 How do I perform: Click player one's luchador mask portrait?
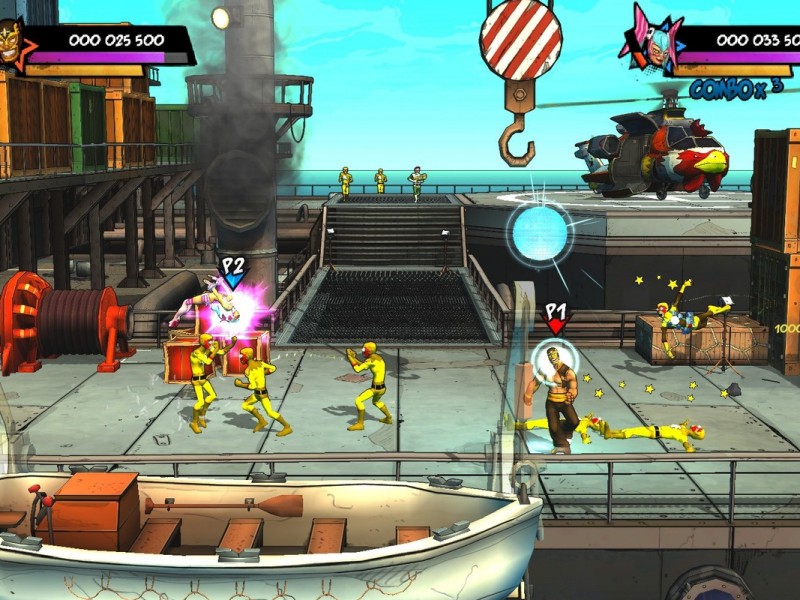click(10, 44)
